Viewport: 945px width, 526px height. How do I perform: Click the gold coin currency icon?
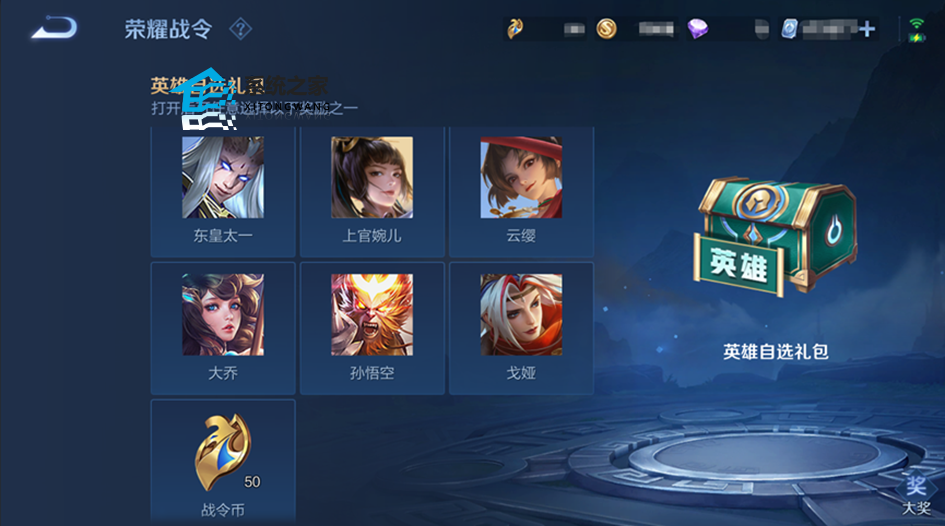click(x=607, y=29)
